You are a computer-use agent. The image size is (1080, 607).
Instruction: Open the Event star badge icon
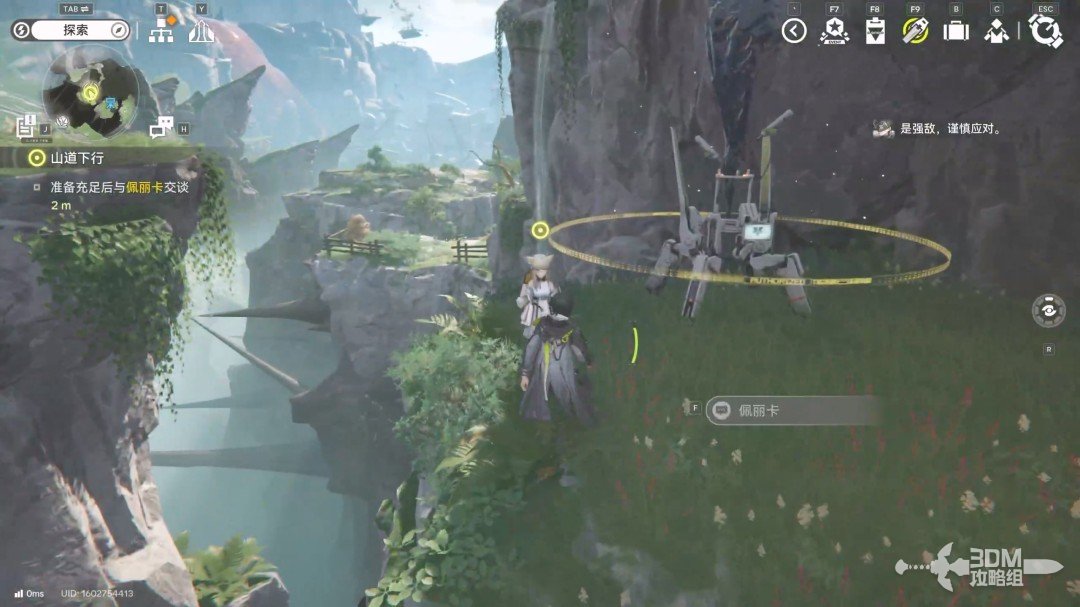coord(834,31)
